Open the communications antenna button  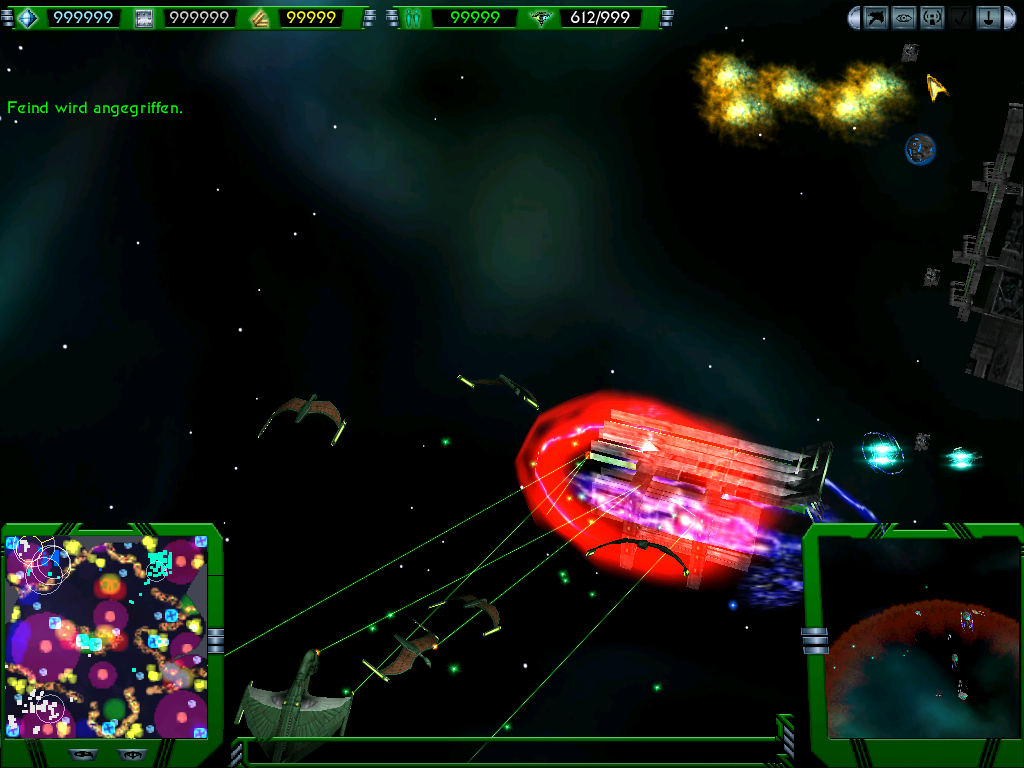[x=932, y=17]
